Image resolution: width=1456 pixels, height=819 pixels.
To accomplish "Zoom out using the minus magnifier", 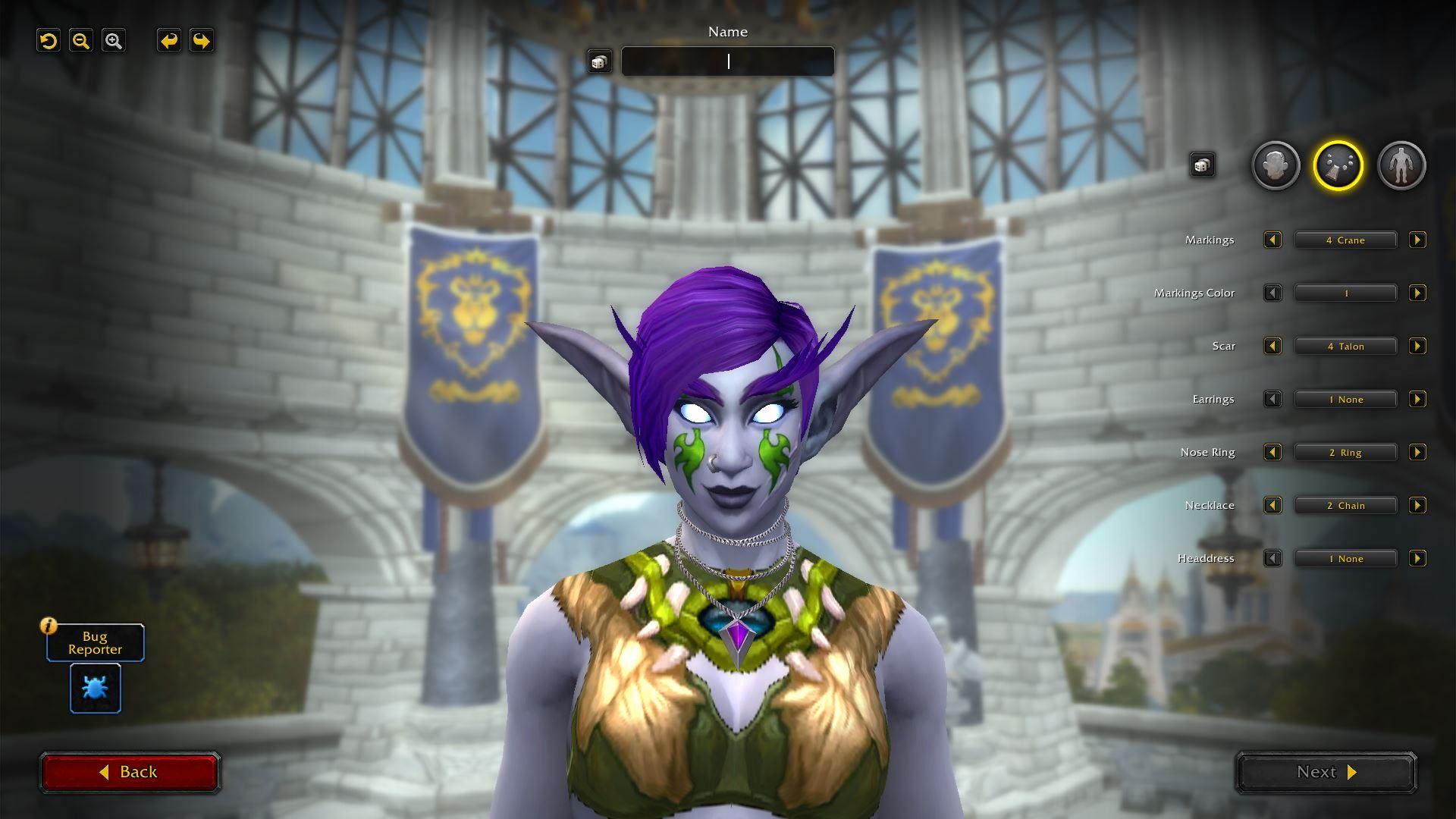I will pyautogui.click(x=81, y=41).
